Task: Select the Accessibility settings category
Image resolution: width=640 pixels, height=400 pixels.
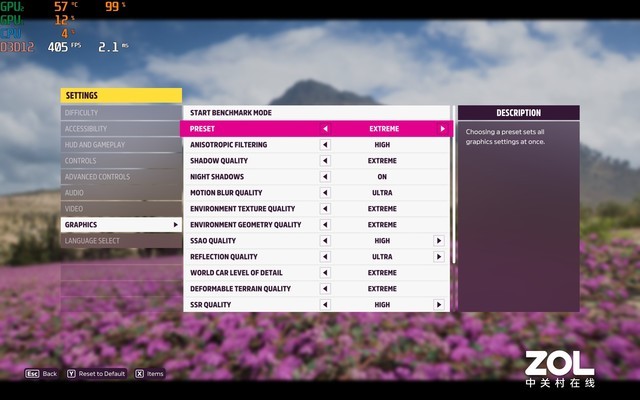Action: (x=120, y=129)
